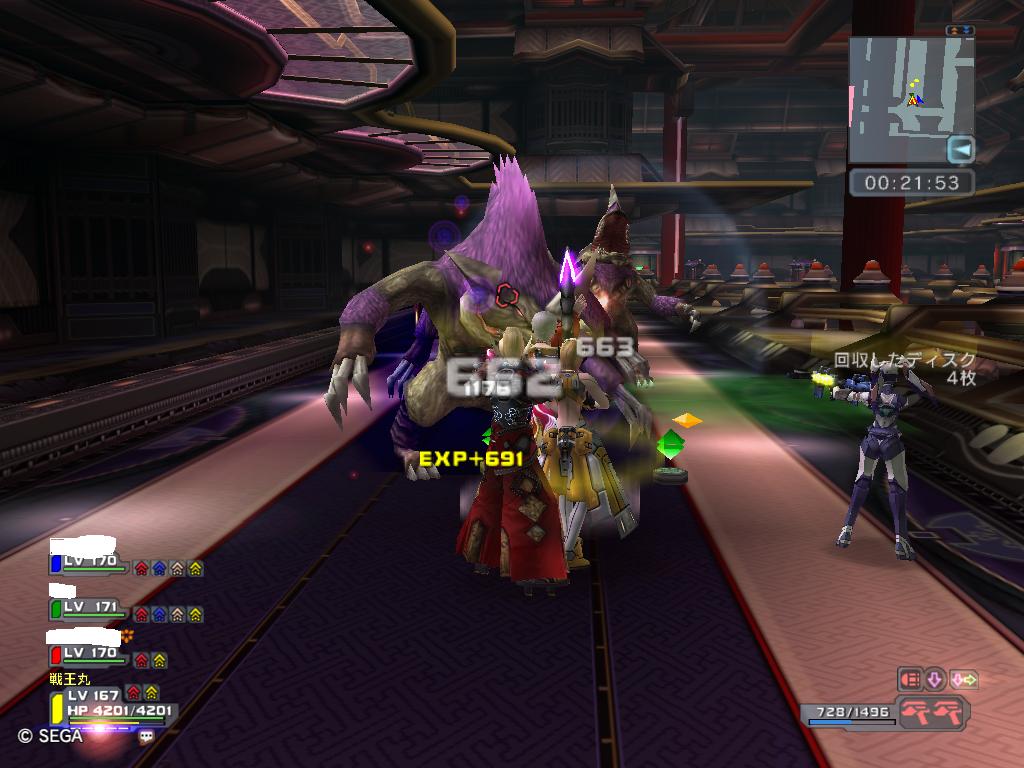Click the red bullet photon art icon
This screenshot has width=1024, height=768.
909,680
